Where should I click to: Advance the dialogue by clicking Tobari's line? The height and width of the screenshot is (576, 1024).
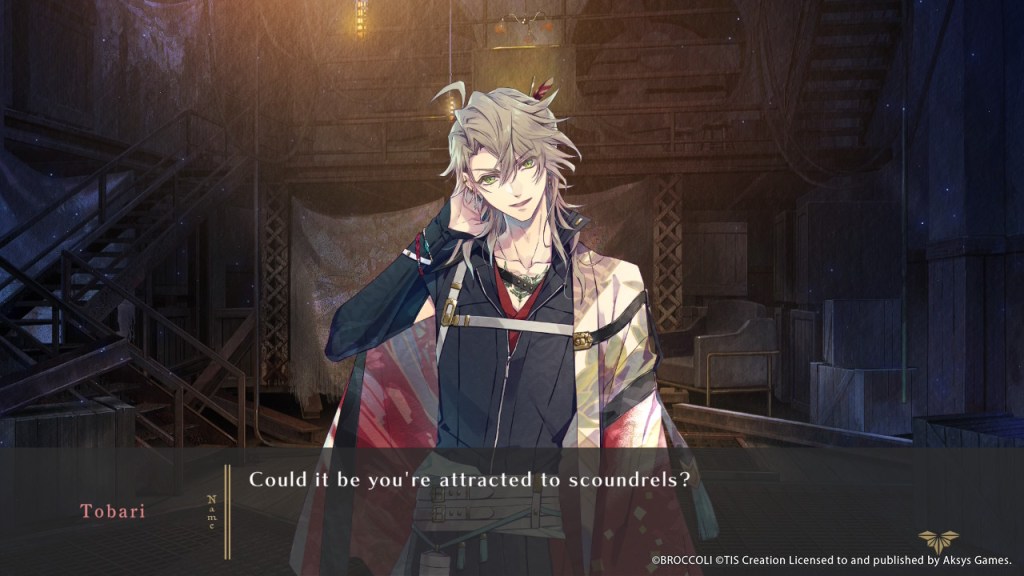tap(470, 479)
